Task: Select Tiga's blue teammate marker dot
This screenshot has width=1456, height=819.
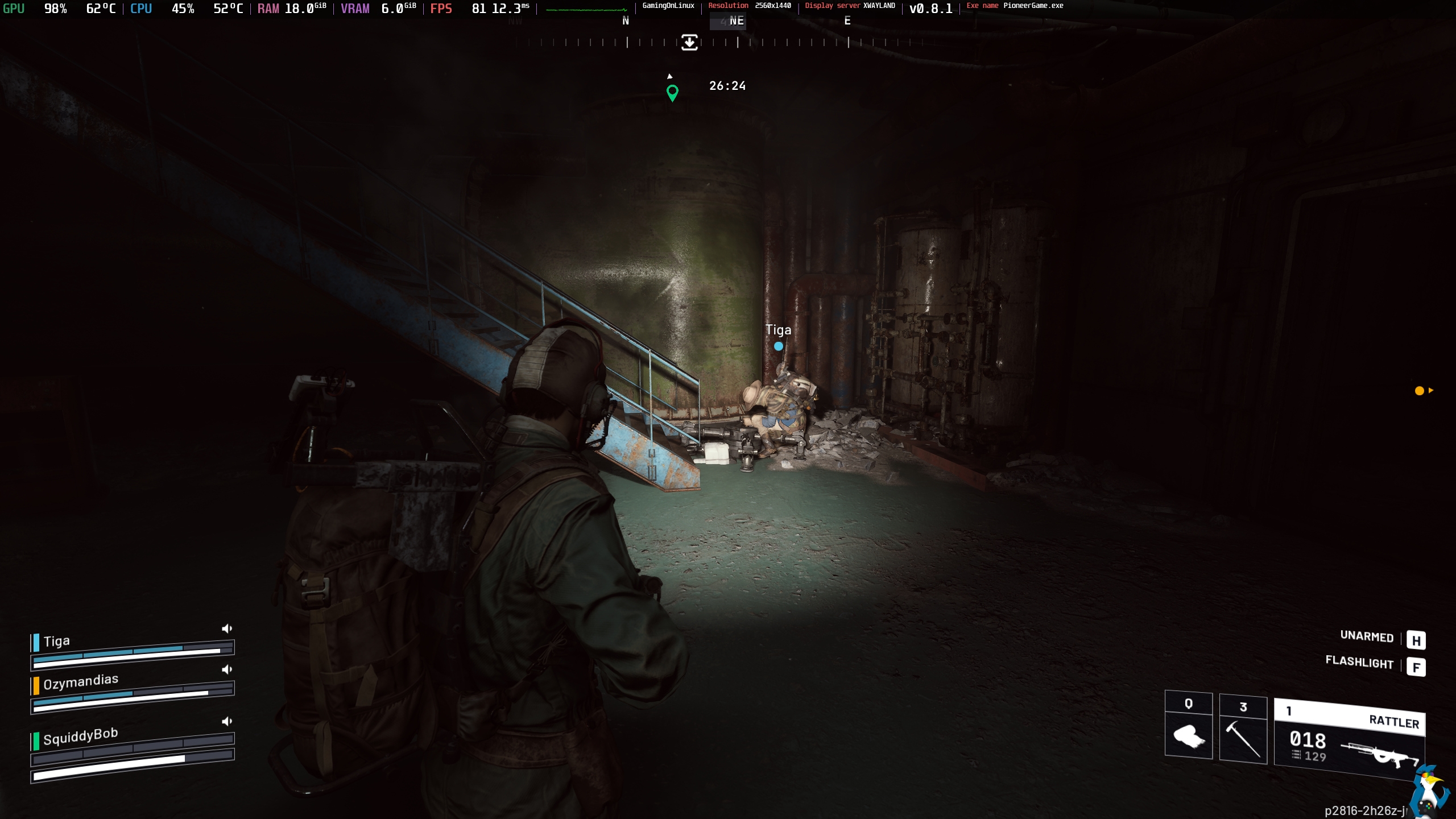Action: point(778,346)
